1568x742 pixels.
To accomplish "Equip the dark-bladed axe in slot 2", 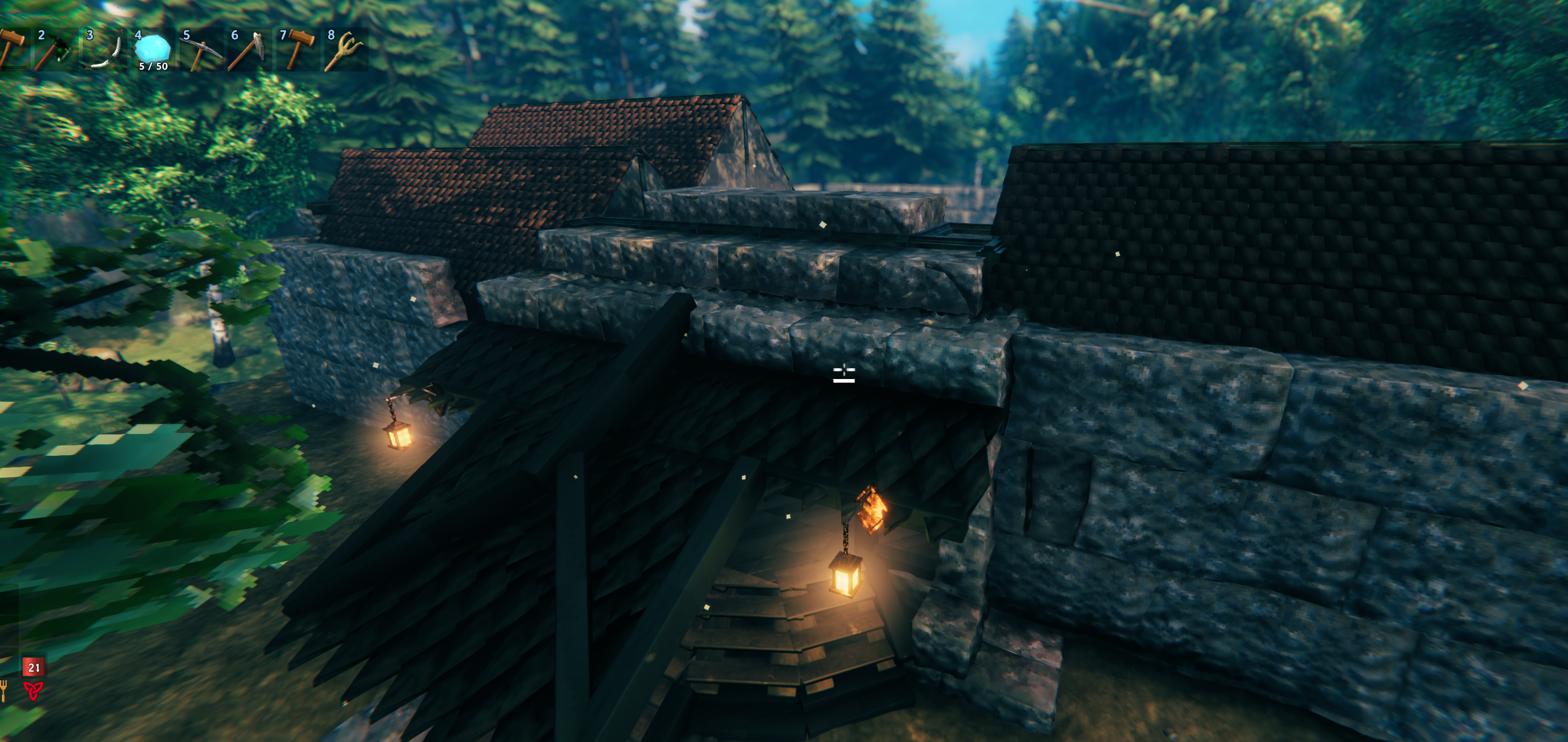I will [x=55, y=50].
